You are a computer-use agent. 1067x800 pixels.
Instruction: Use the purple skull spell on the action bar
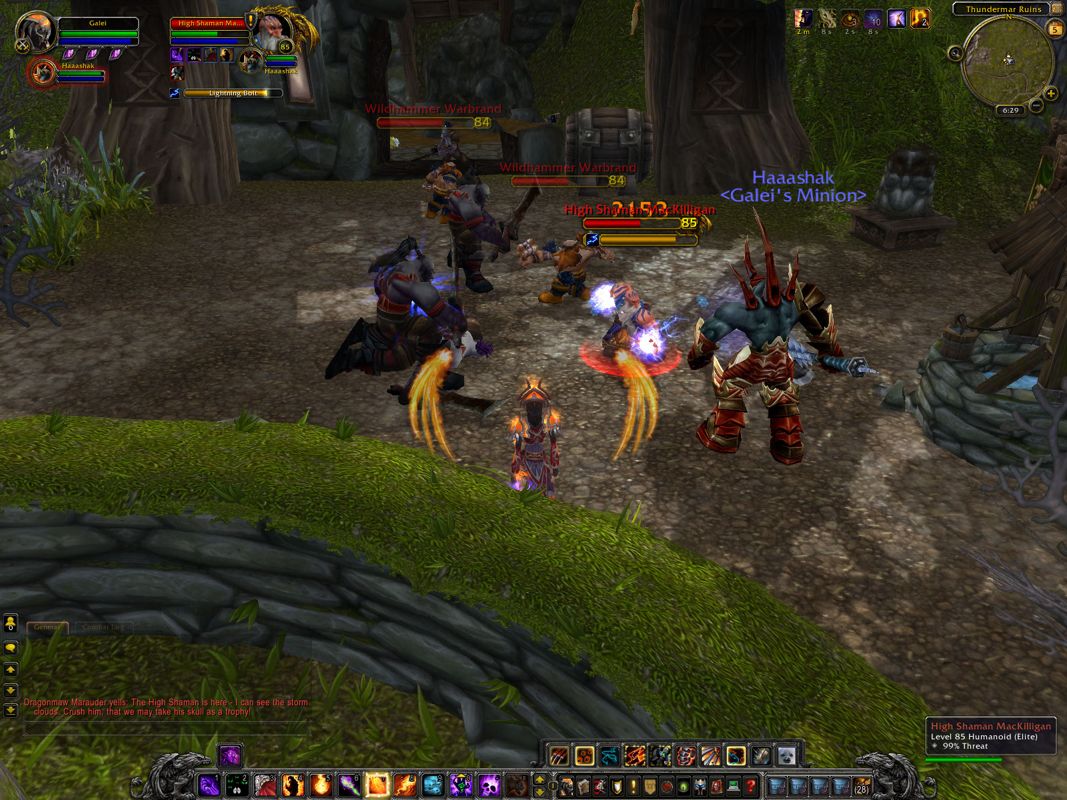(489, 784)
